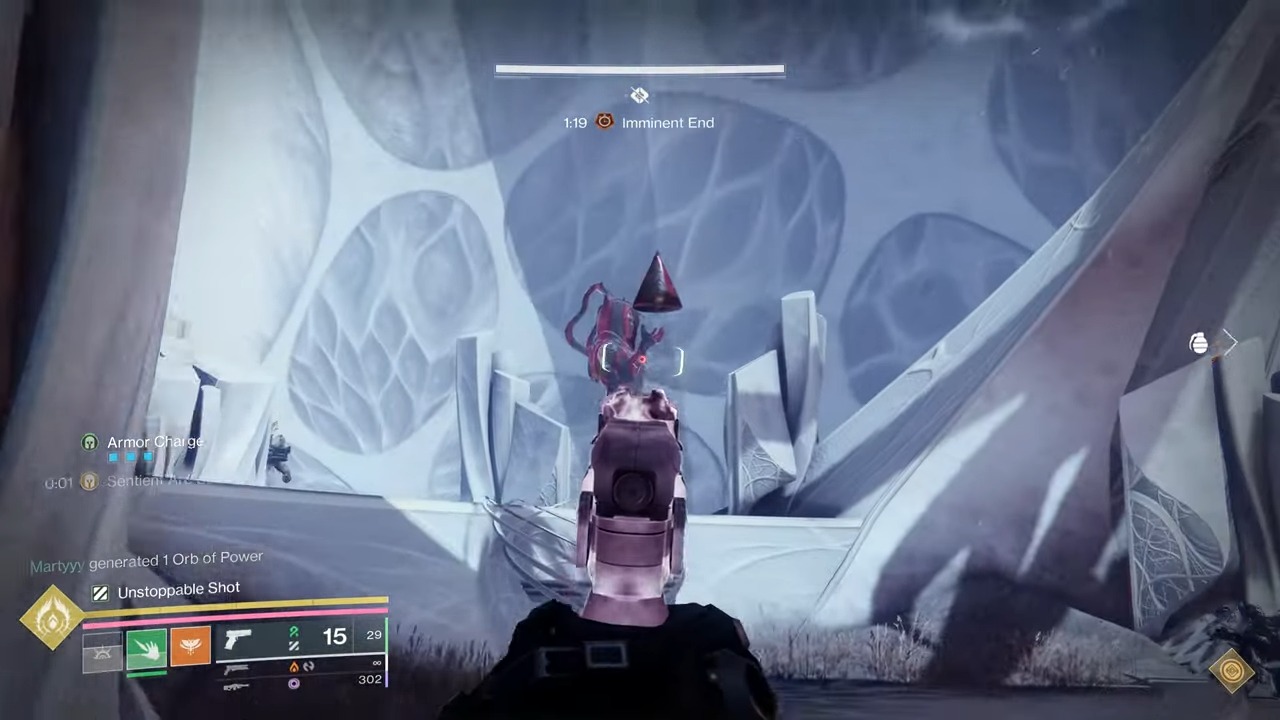This screenshot has height=720, width=1280.
Task: Select the grenade indicator near the right edge
Action: 1199,344
